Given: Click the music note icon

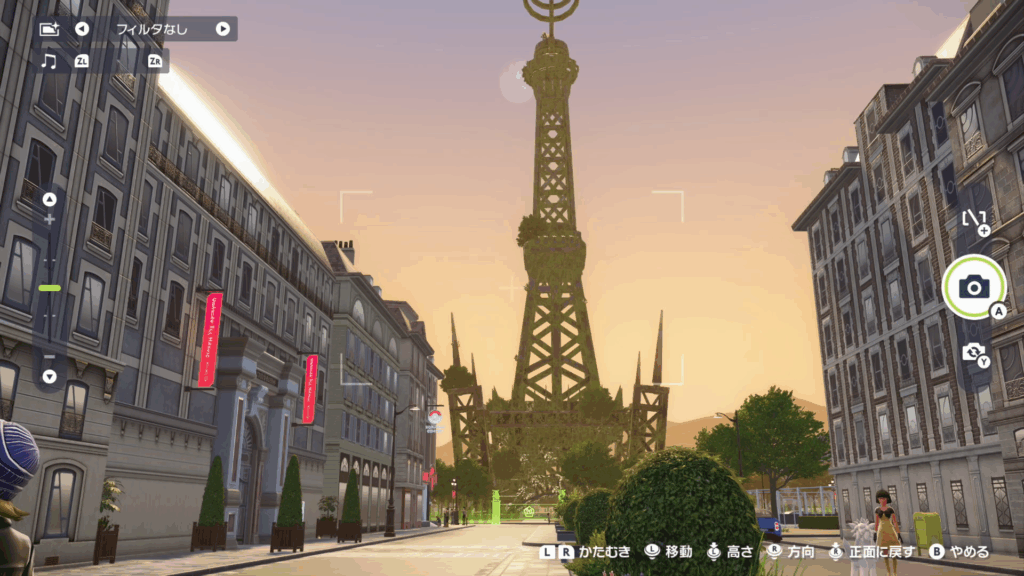Looking at the screenshot, I should [x=49, y=61].
